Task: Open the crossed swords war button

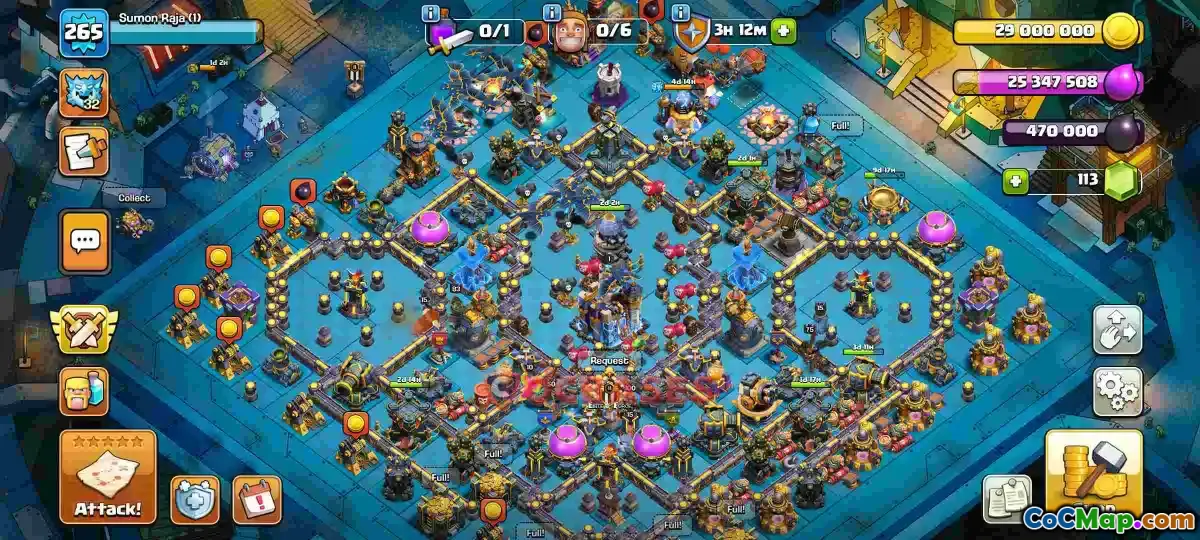Action: point(84,329)
